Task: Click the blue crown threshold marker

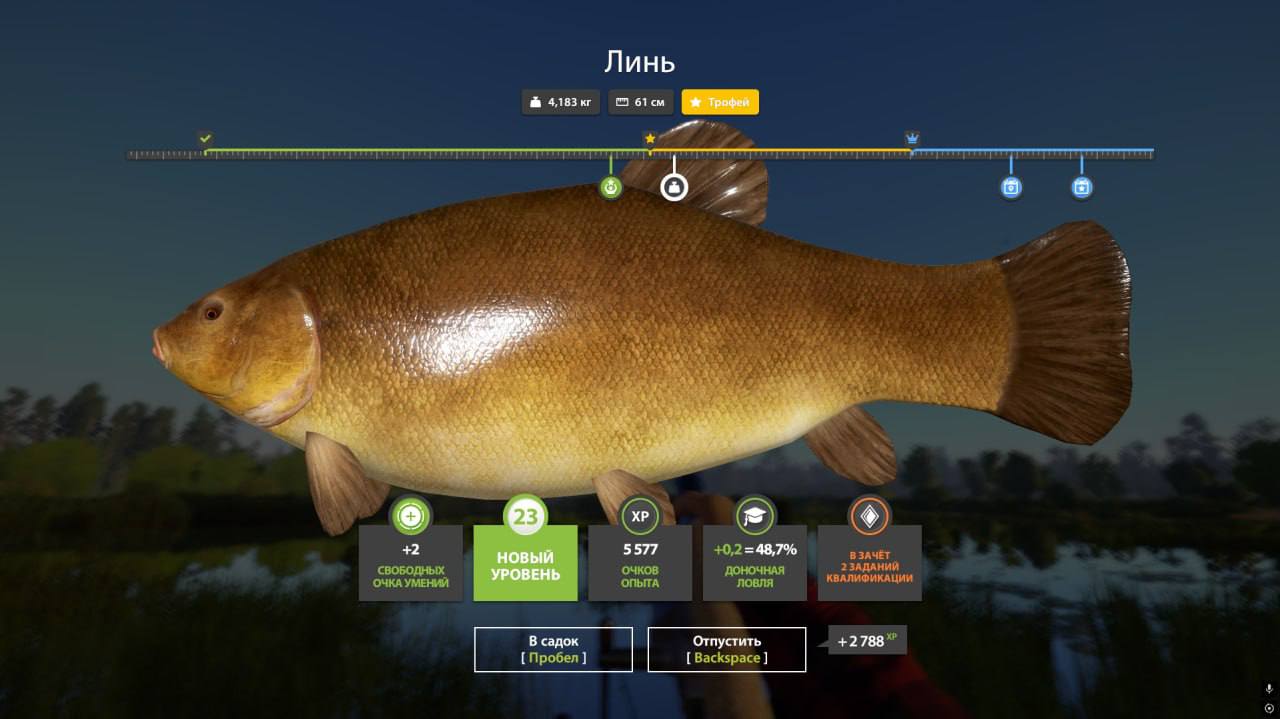Action: tap(912, 138)
